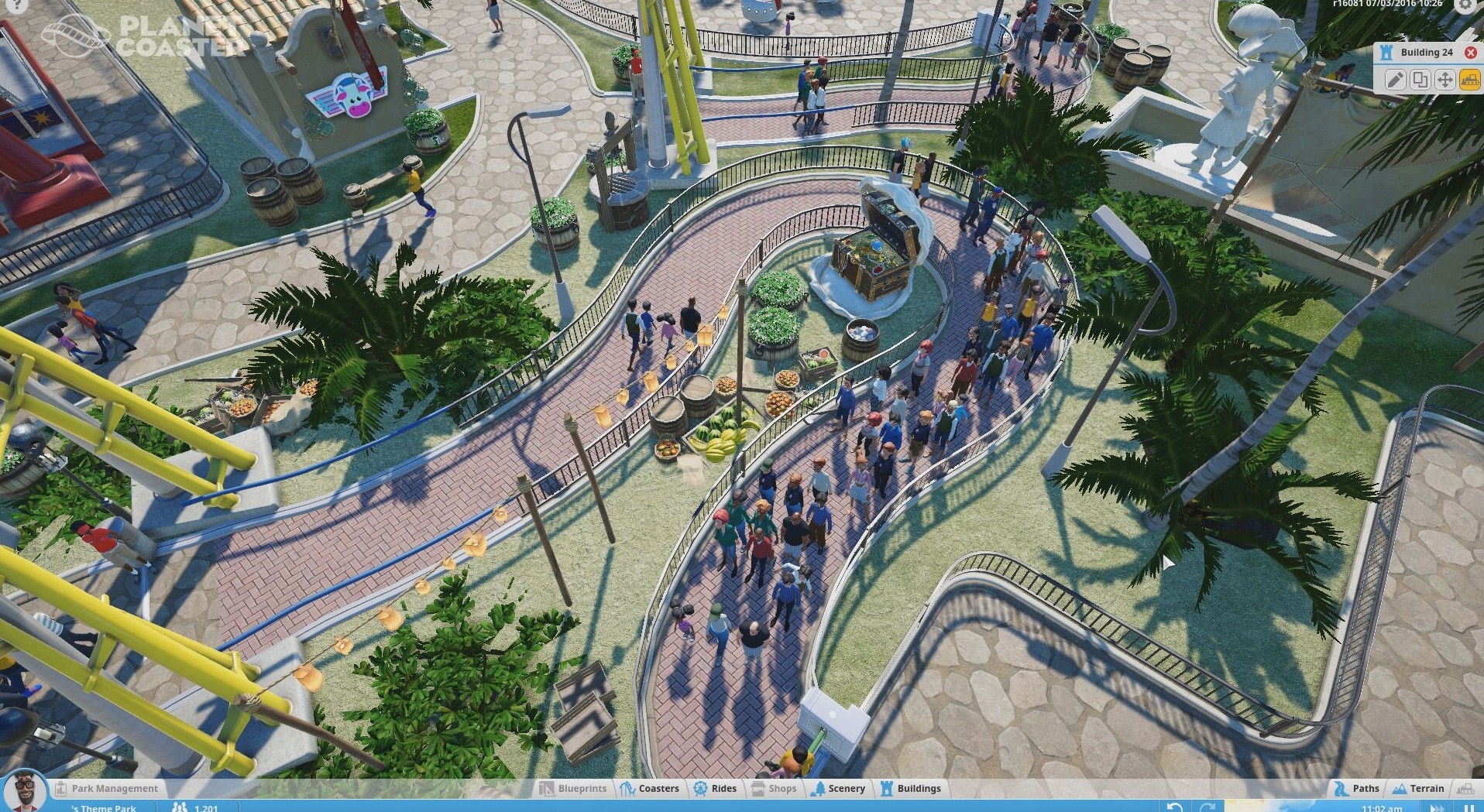Viewport: 1484px width, 812px height.
Task: Toggle the bulldozer delete mode for Building 24
Action: coord(1469,80)
